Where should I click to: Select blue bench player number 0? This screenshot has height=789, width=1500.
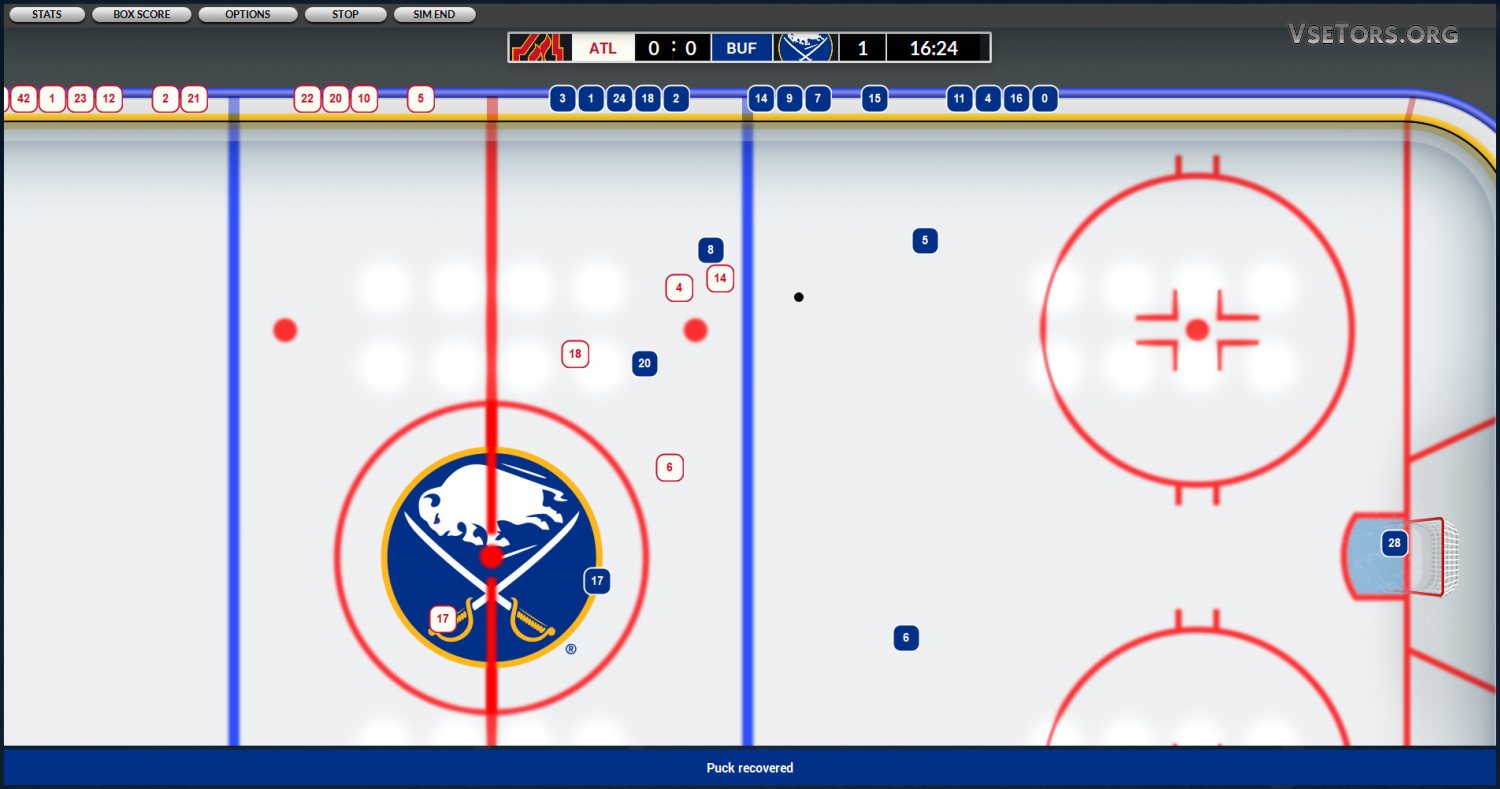[1044, 99]
